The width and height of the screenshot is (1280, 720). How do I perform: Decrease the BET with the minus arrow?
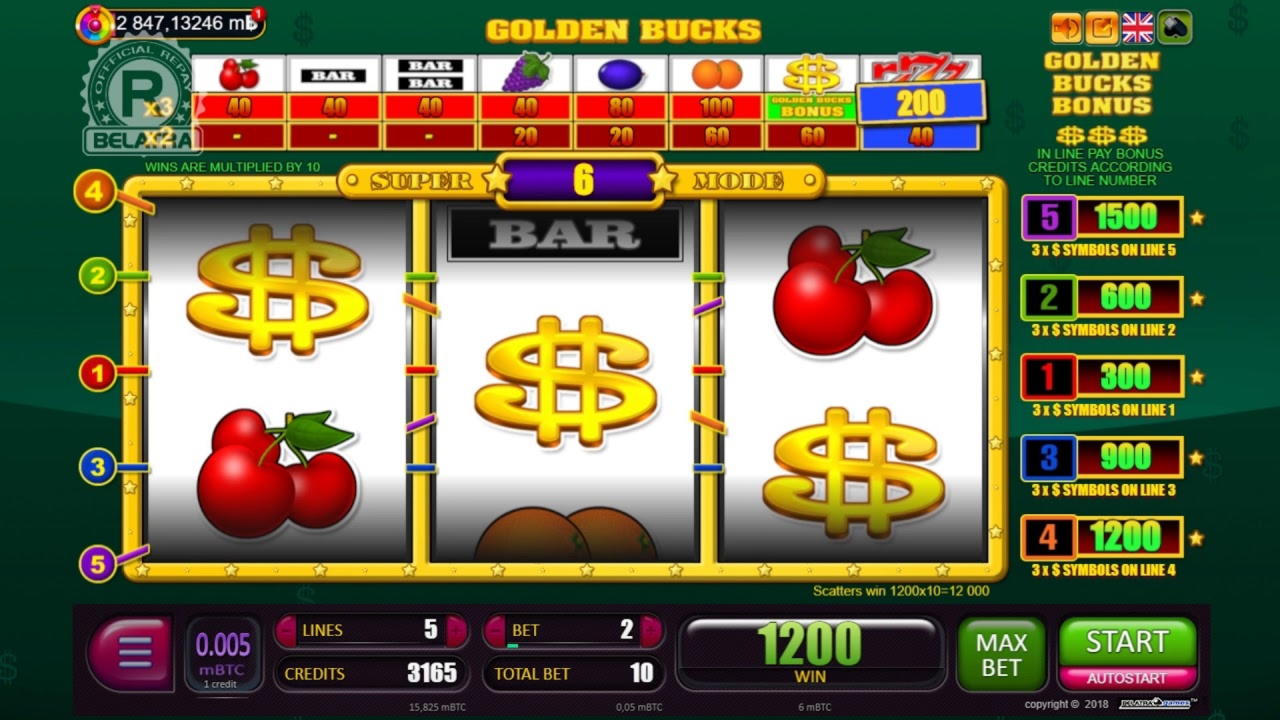494,630
